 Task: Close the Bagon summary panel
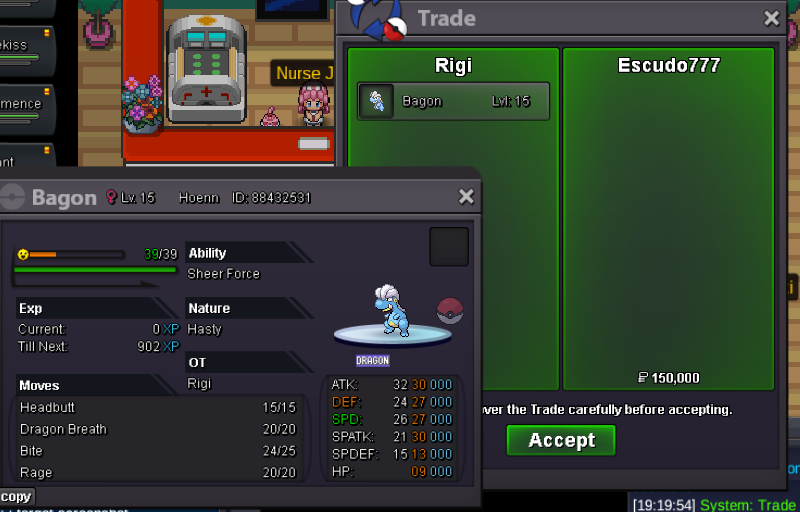465,197
